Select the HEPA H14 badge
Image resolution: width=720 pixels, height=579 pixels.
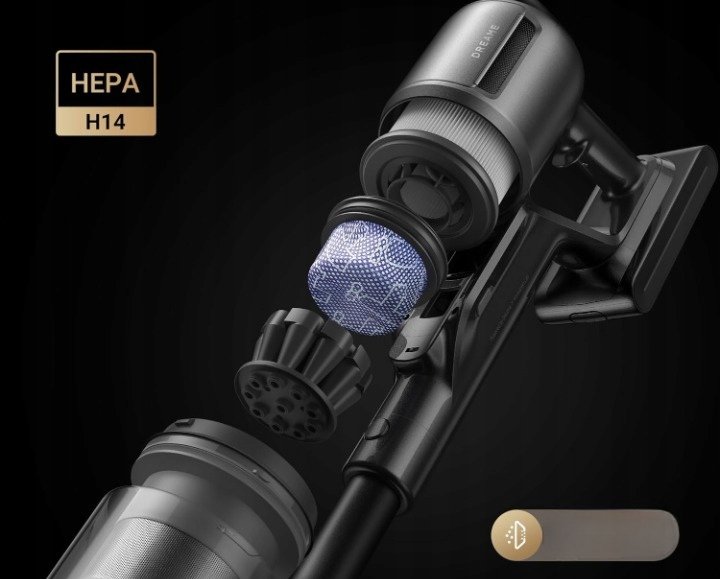click(x=105, y=94)
